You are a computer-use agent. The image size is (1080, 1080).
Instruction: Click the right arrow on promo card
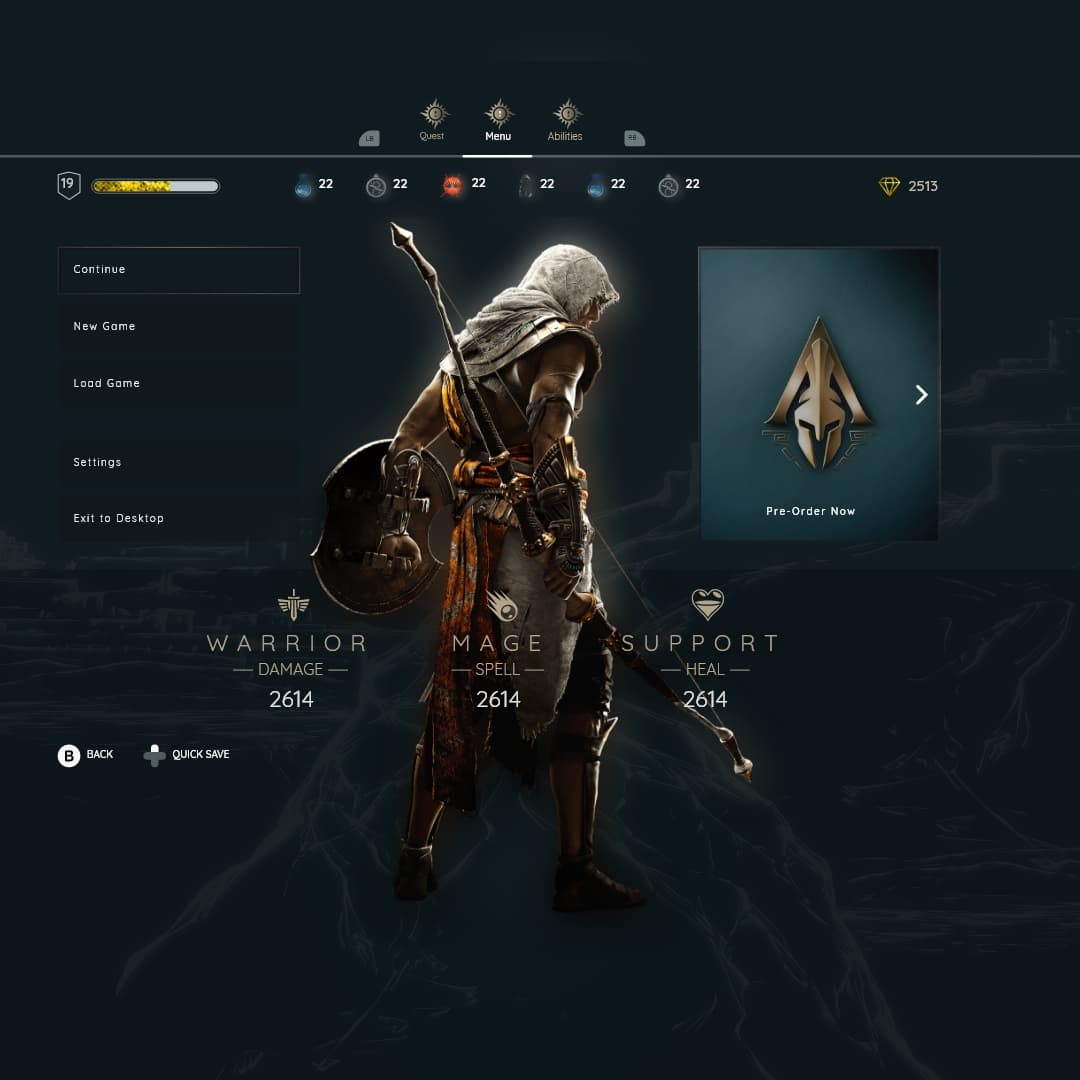click(922, 395)
